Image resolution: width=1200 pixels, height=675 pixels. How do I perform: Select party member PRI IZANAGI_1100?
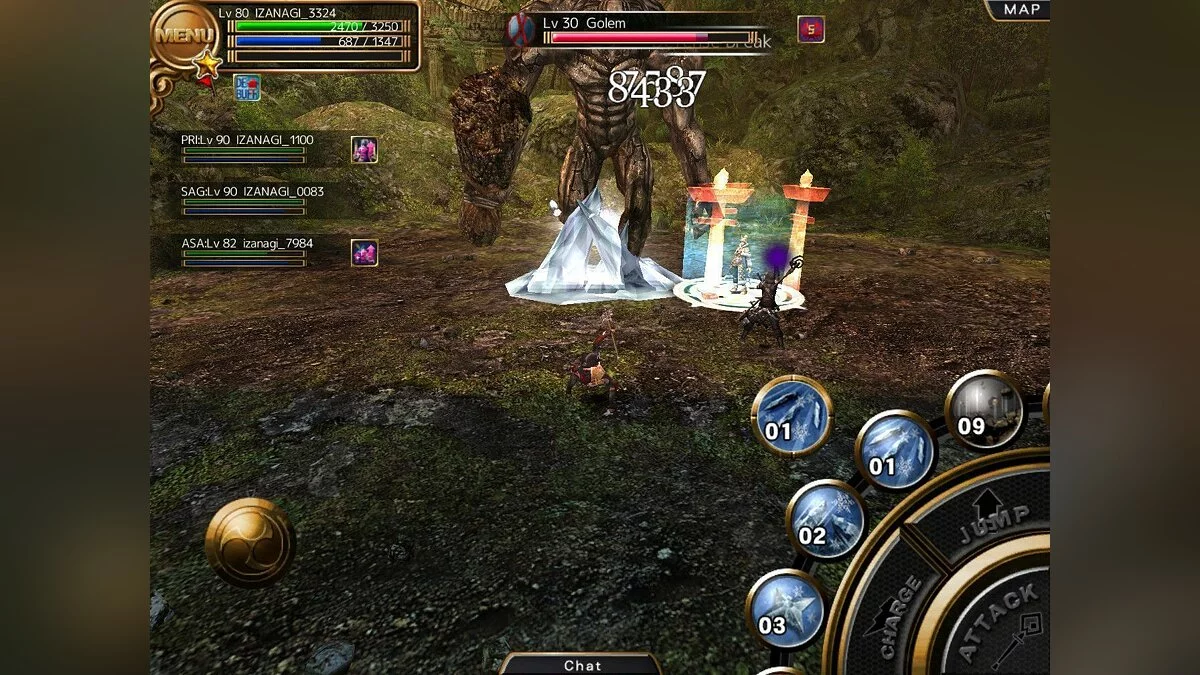click(247, 148)
